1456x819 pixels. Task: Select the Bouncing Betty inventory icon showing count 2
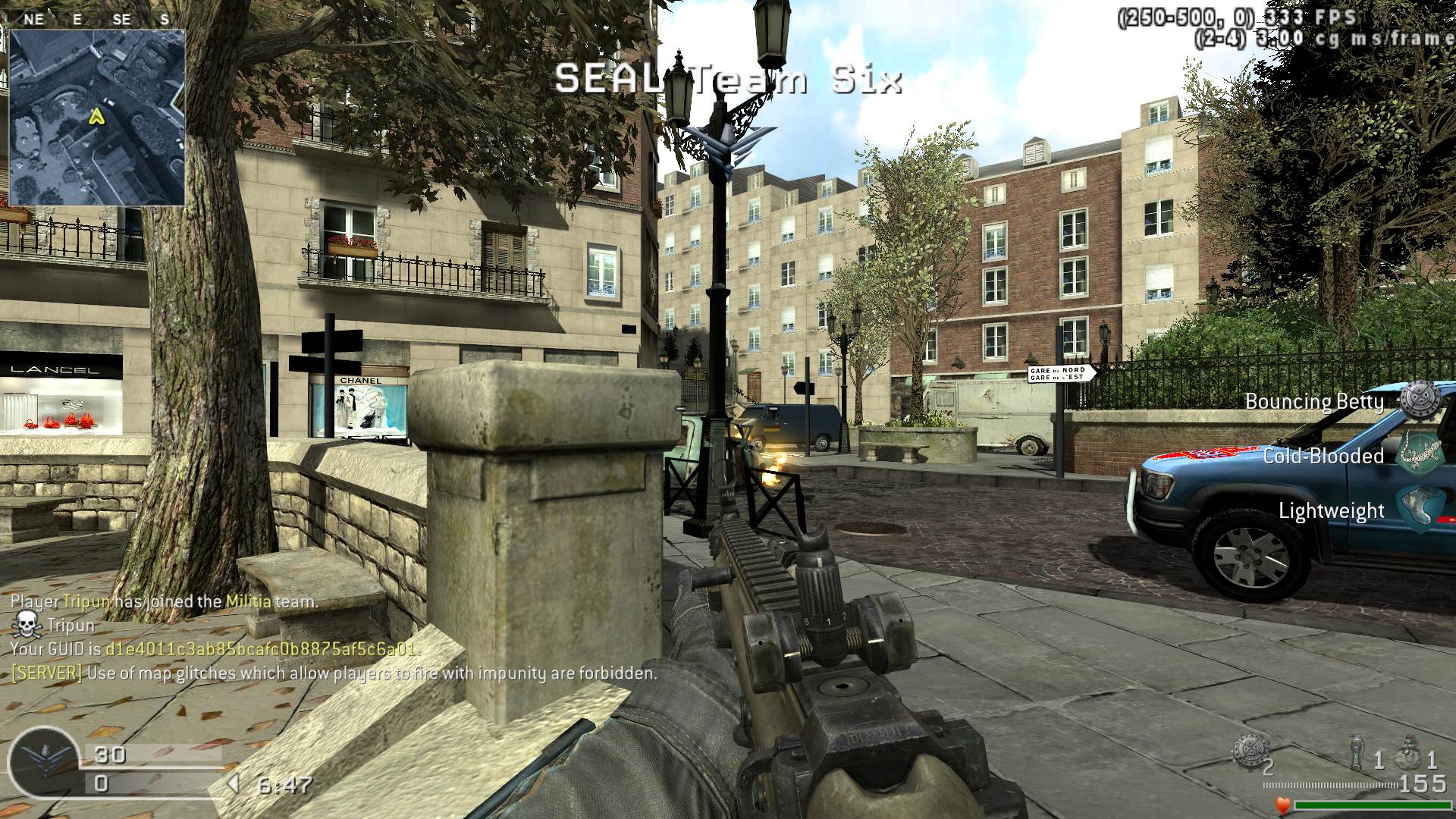point(1248,751)
